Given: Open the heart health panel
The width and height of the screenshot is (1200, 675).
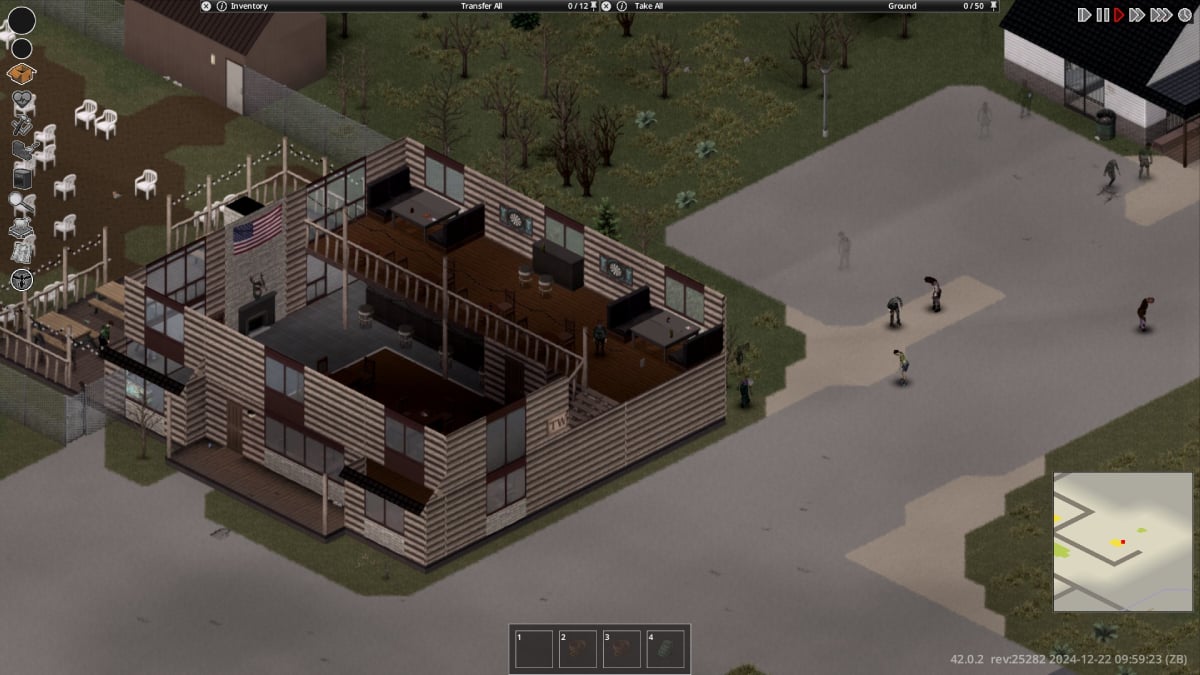Looking at the screenshot, I should 23,101.
